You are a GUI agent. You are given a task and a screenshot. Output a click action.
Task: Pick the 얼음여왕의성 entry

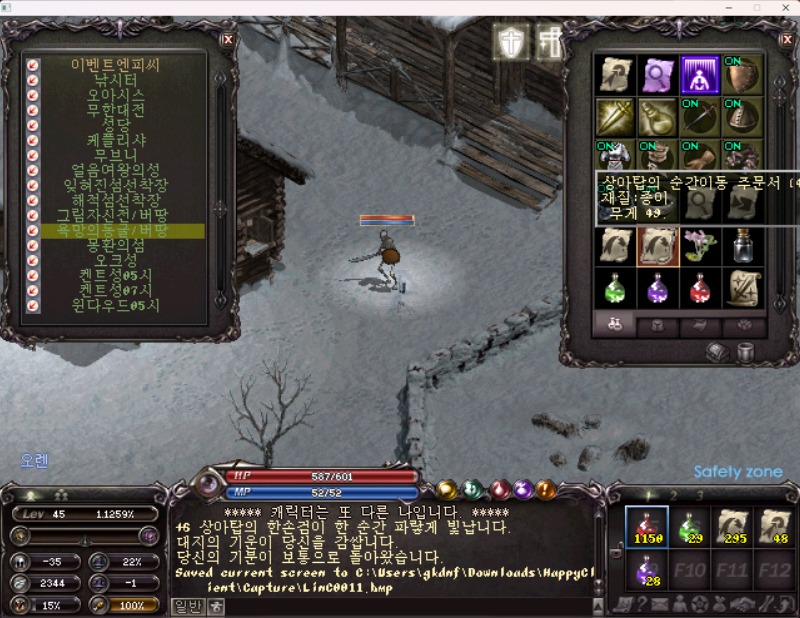[x=116, y=170]
